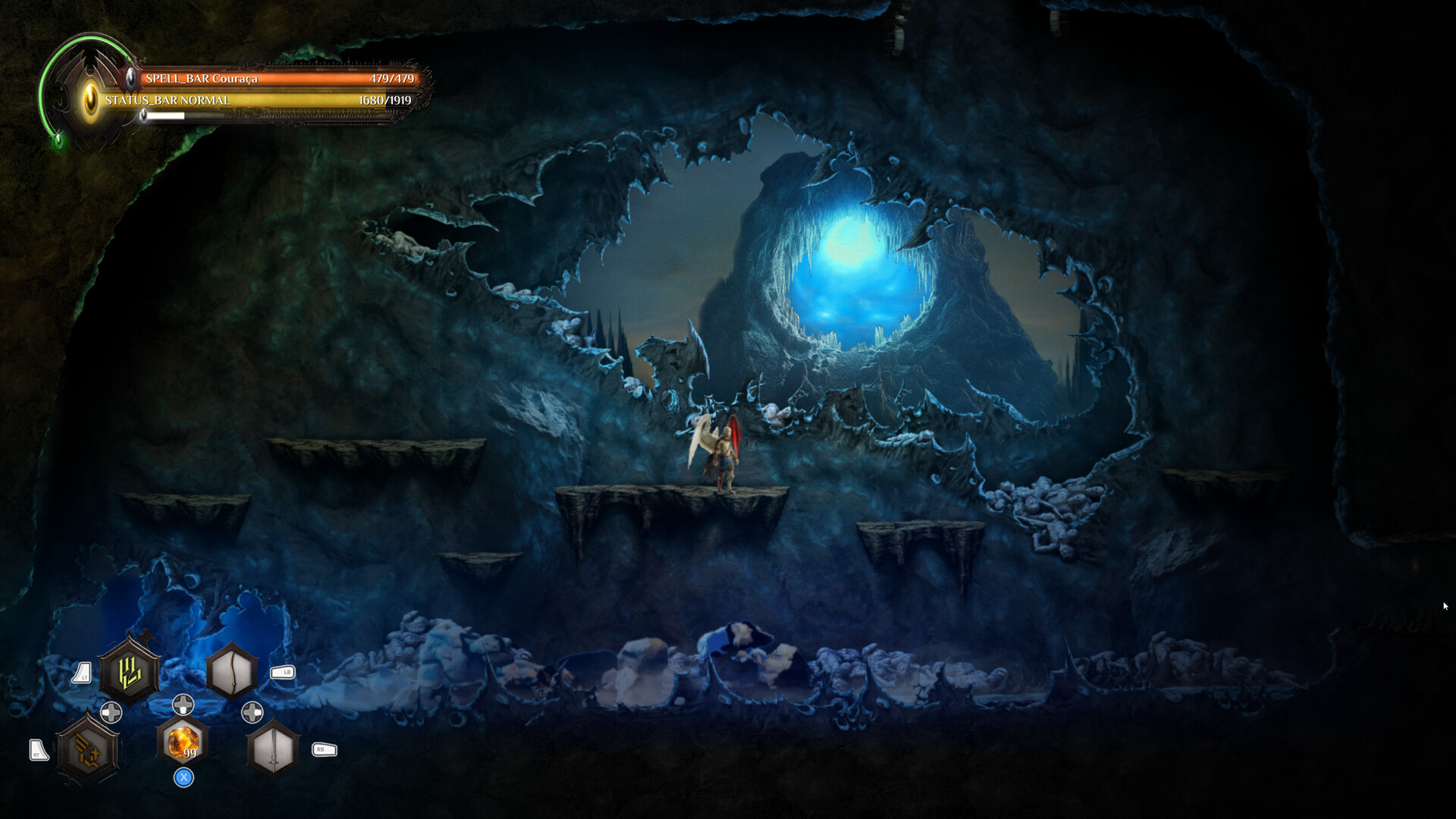
Task: Click the fireball consumable with 99 count
Action: [x=183, y=741]
